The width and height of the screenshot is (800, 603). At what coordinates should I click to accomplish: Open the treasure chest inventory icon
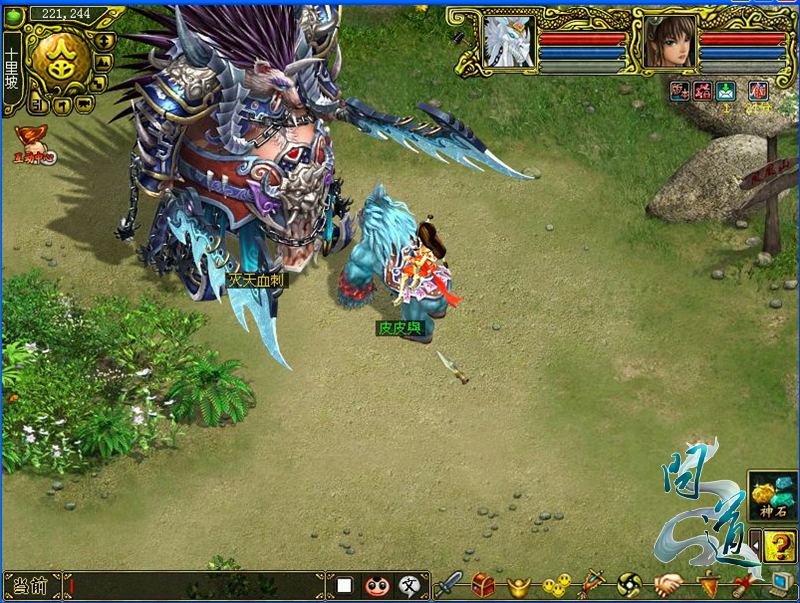[483, 584]
